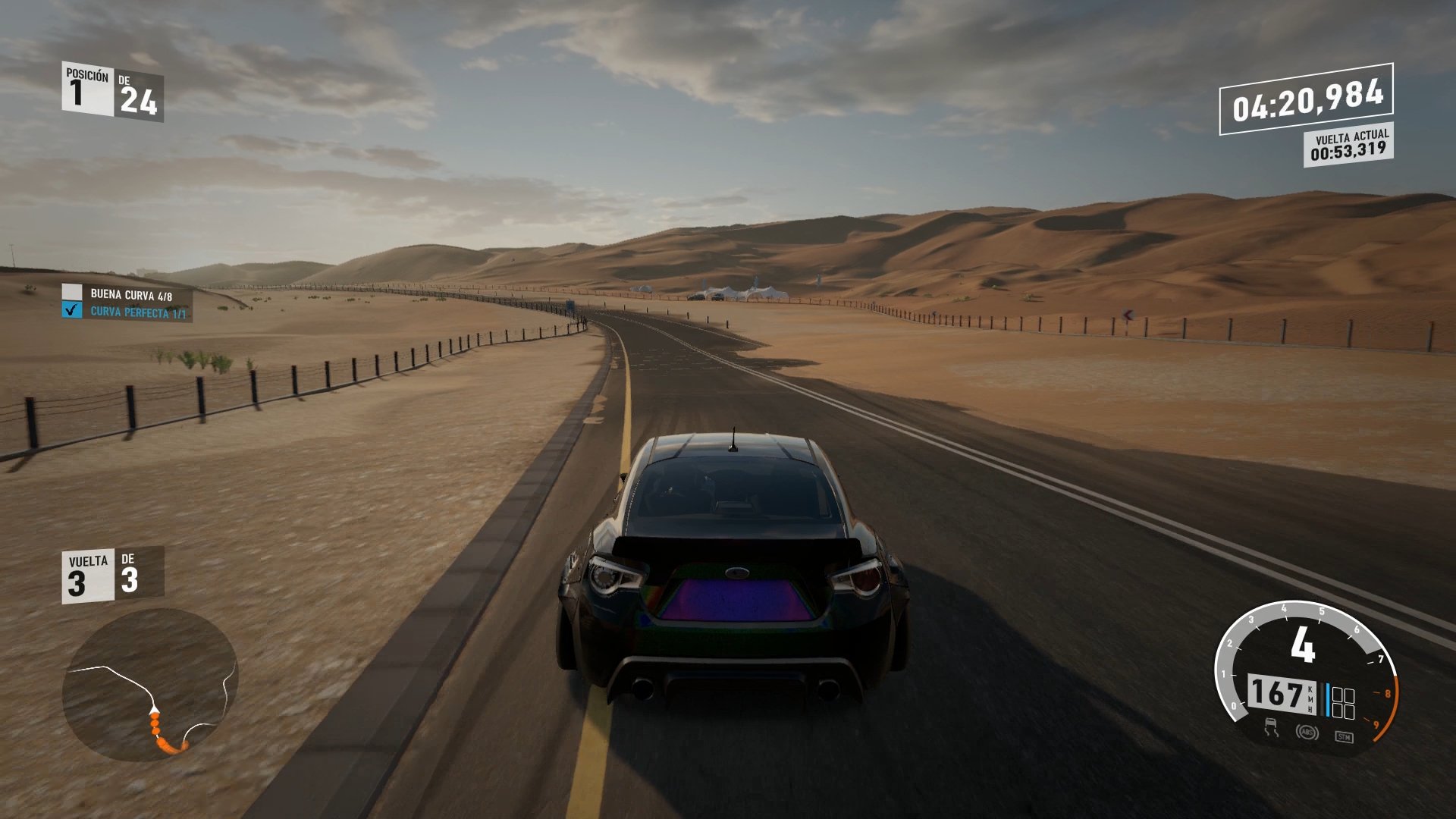
Task: Toggle the white Buena Curva indicator square
Action: click(72, 291)
